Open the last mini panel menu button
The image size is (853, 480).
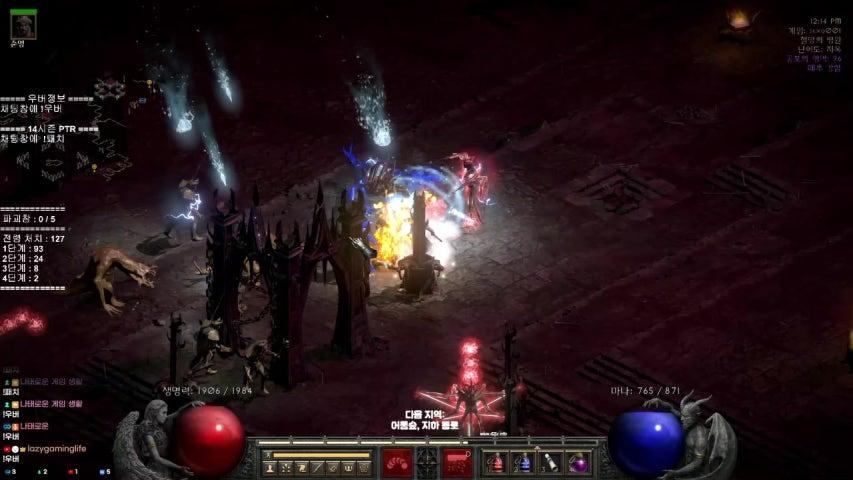pyautogui.click(x=364, y=468)
